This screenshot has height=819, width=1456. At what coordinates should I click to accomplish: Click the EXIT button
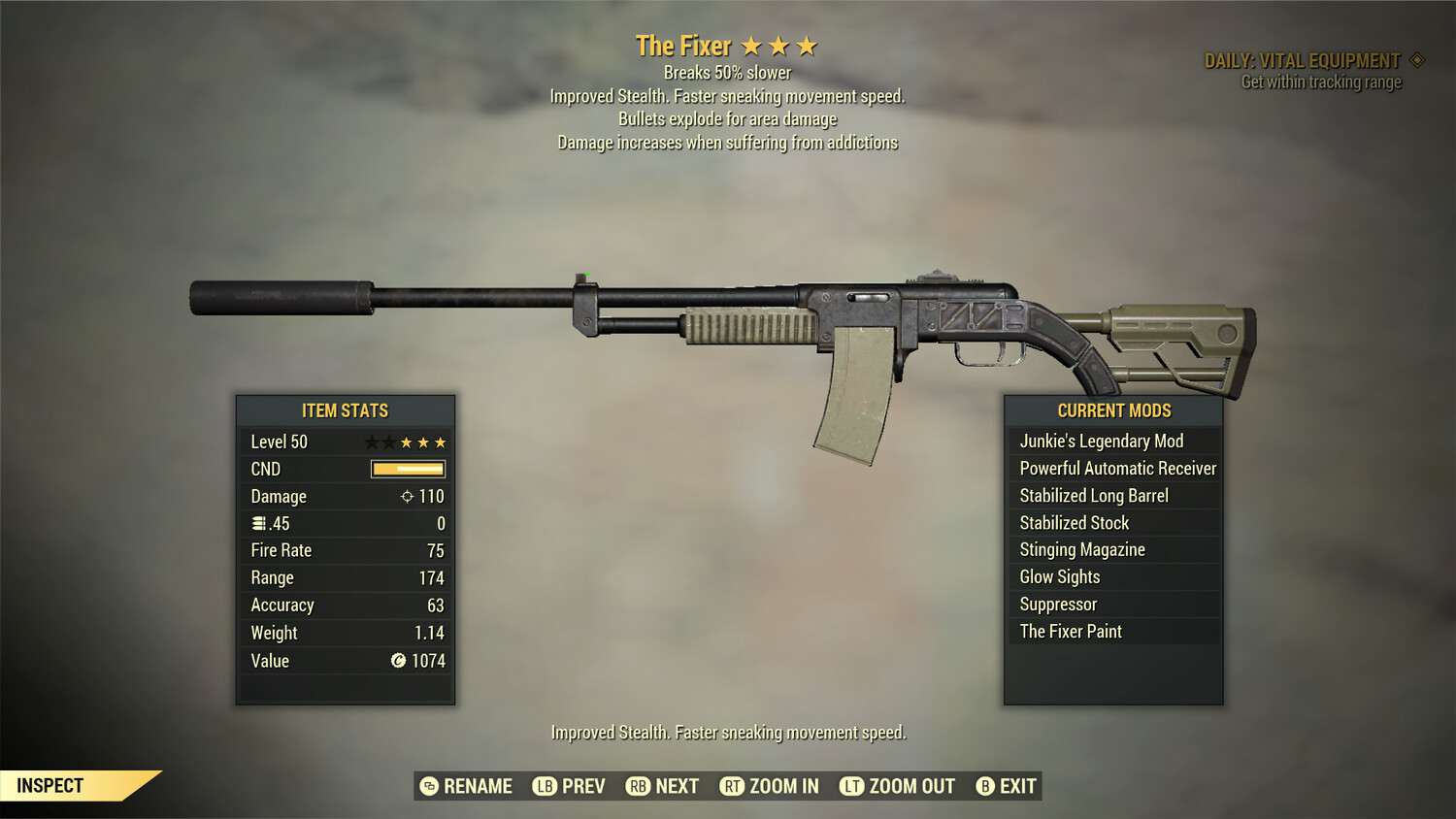point(1014,786)
